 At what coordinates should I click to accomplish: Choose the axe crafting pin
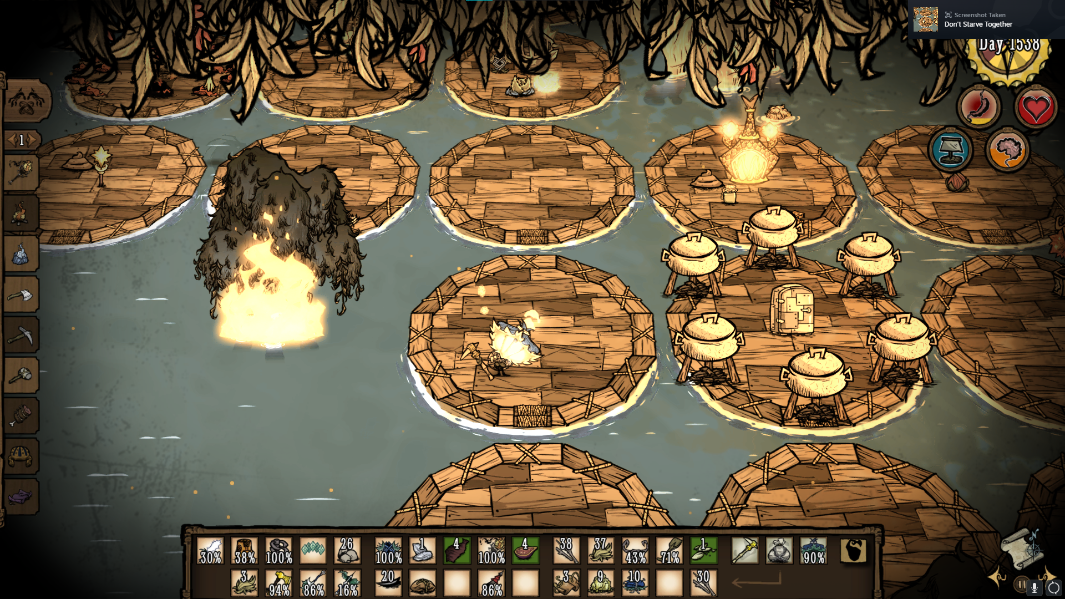tap(22, 295)
